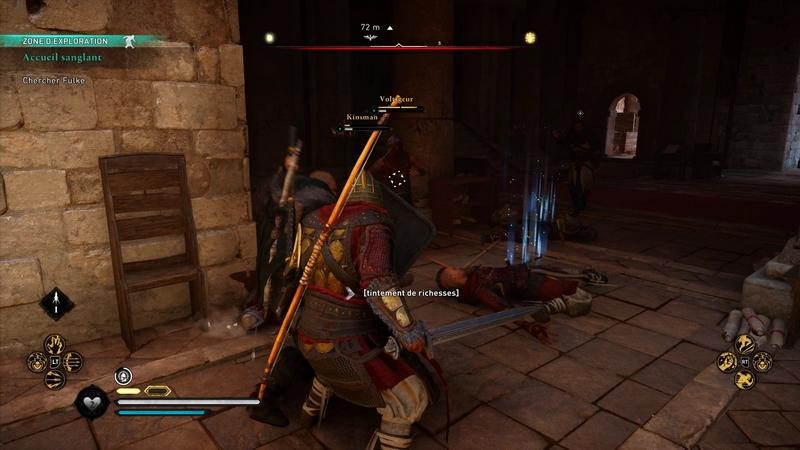This screenshot has width=800, height=450.
Task: Activate the top ability in RT wheel
Action: coord(745,345)
